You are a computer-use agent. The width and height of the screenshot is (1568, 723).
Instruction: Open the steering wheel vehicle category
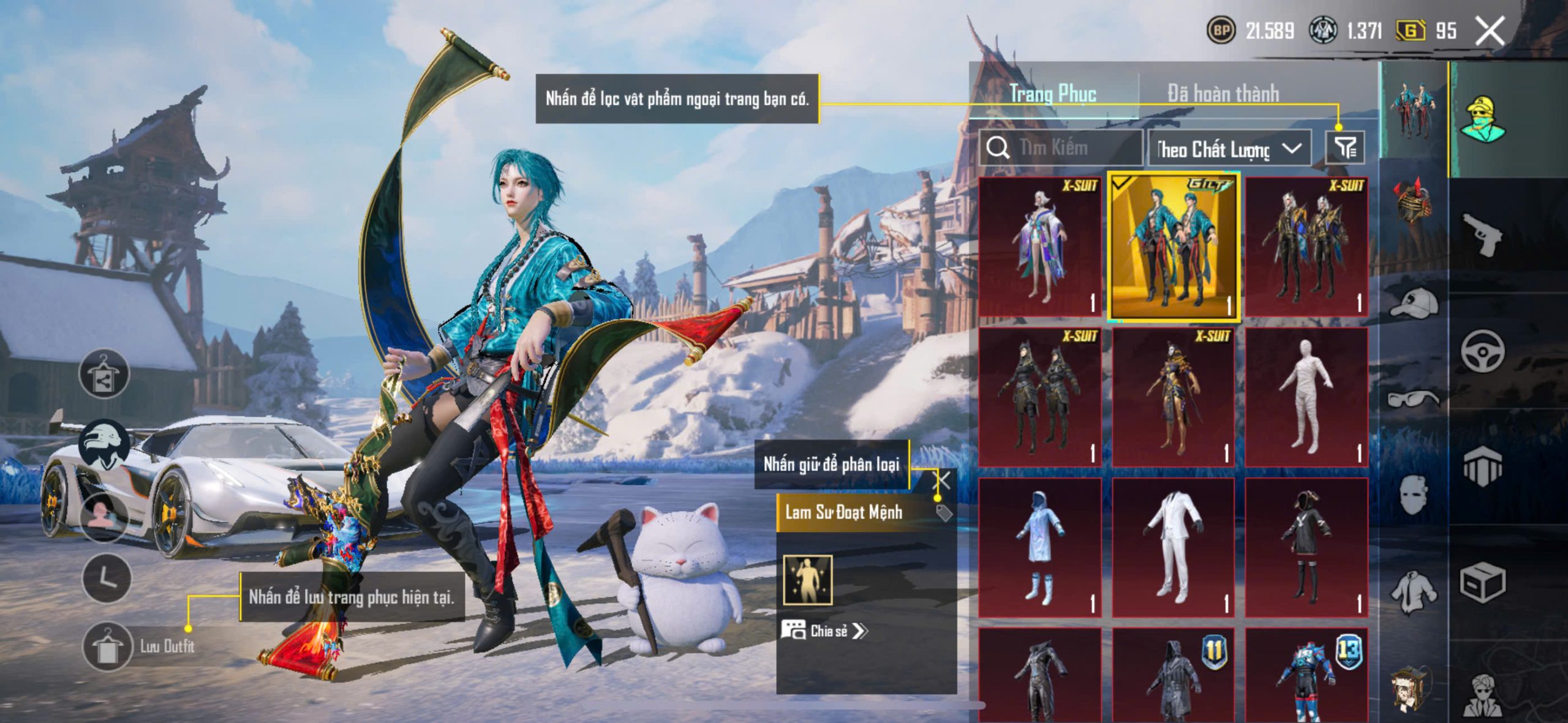(x=1482, y=351)
